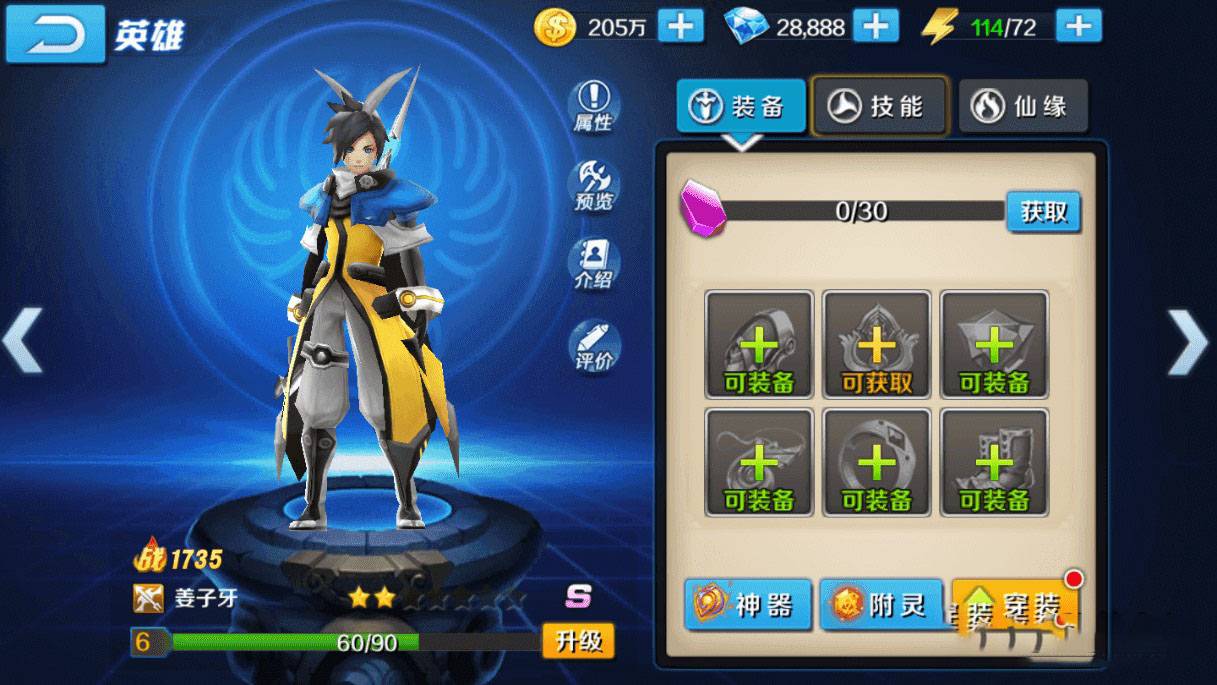This screenshot has height=685, width=1217.
Task: Tap the 获取 obtain button
Action: (x=1043, y=212)
